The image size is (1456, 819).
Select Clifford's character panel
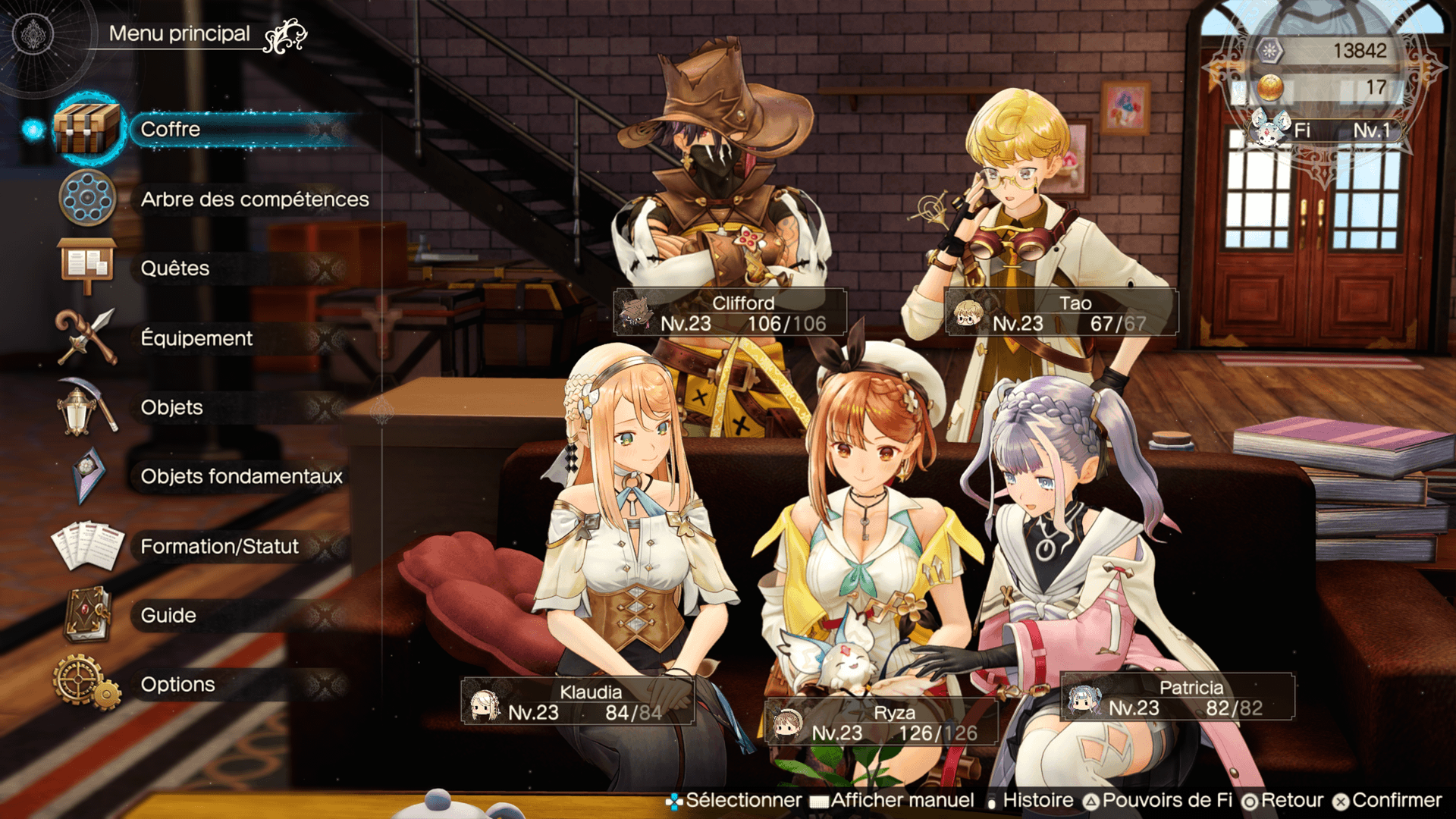[x=730, y=312]
